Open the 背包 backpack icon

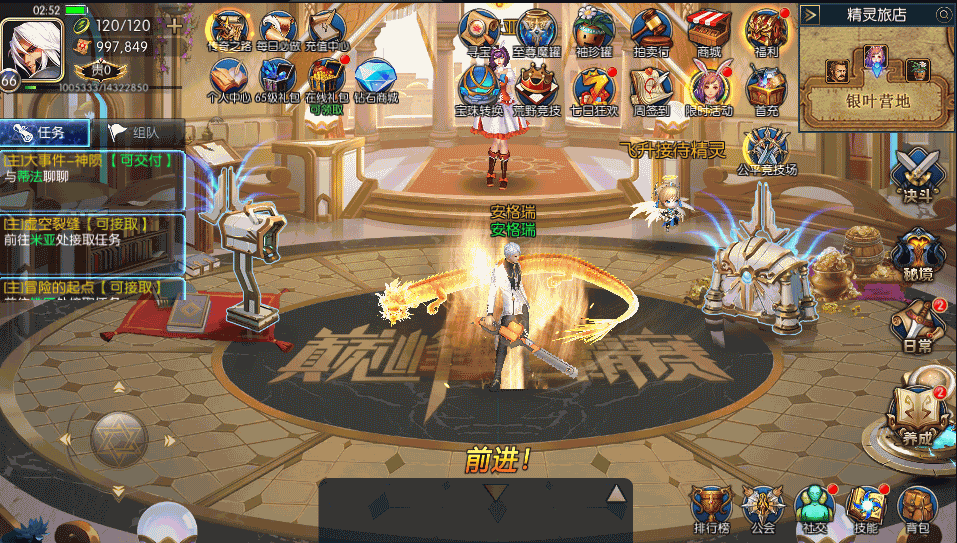pyautogui.click(x=916, y=507)
